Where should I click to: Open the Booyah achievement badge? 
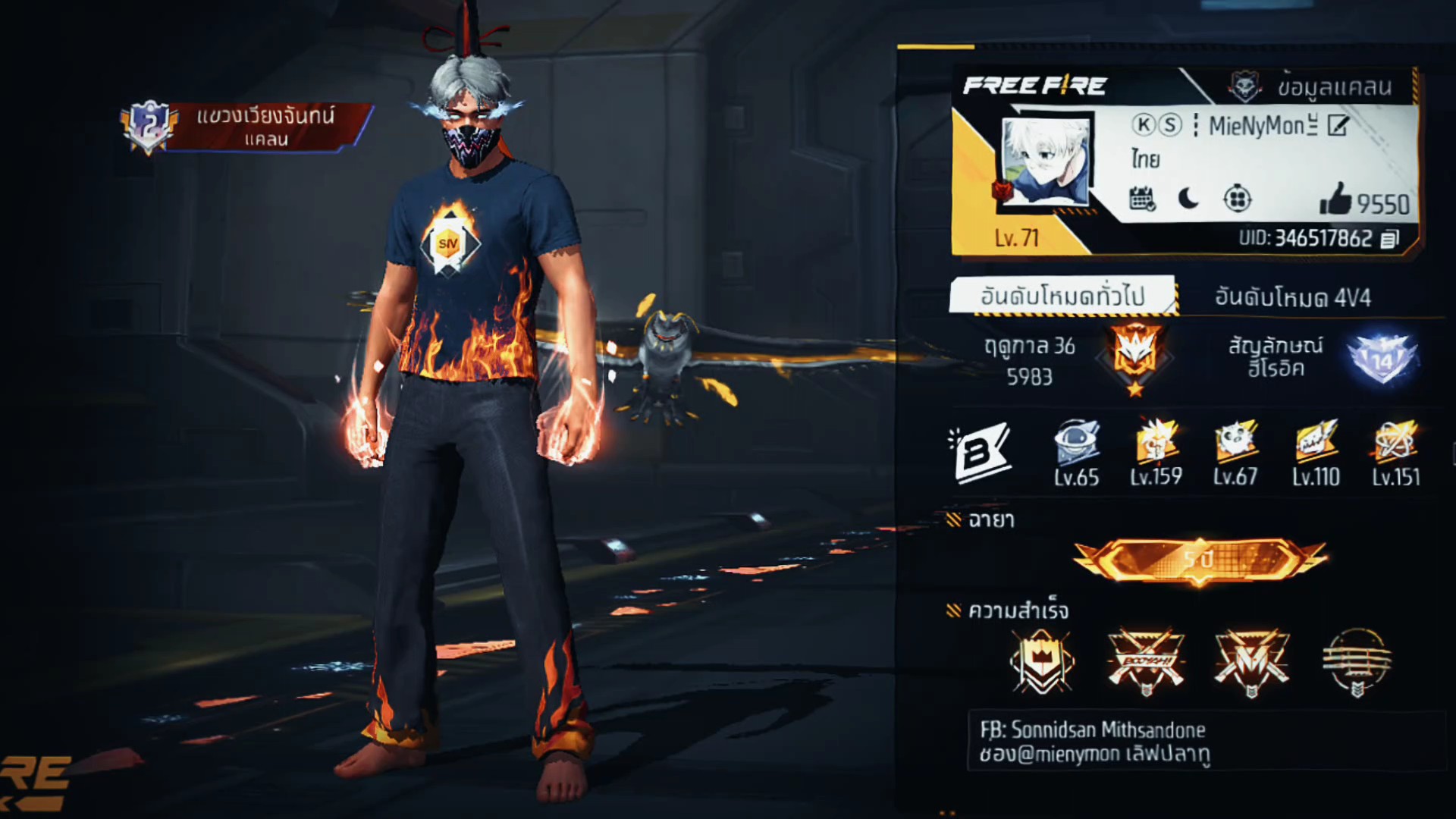coord(1145,661)
